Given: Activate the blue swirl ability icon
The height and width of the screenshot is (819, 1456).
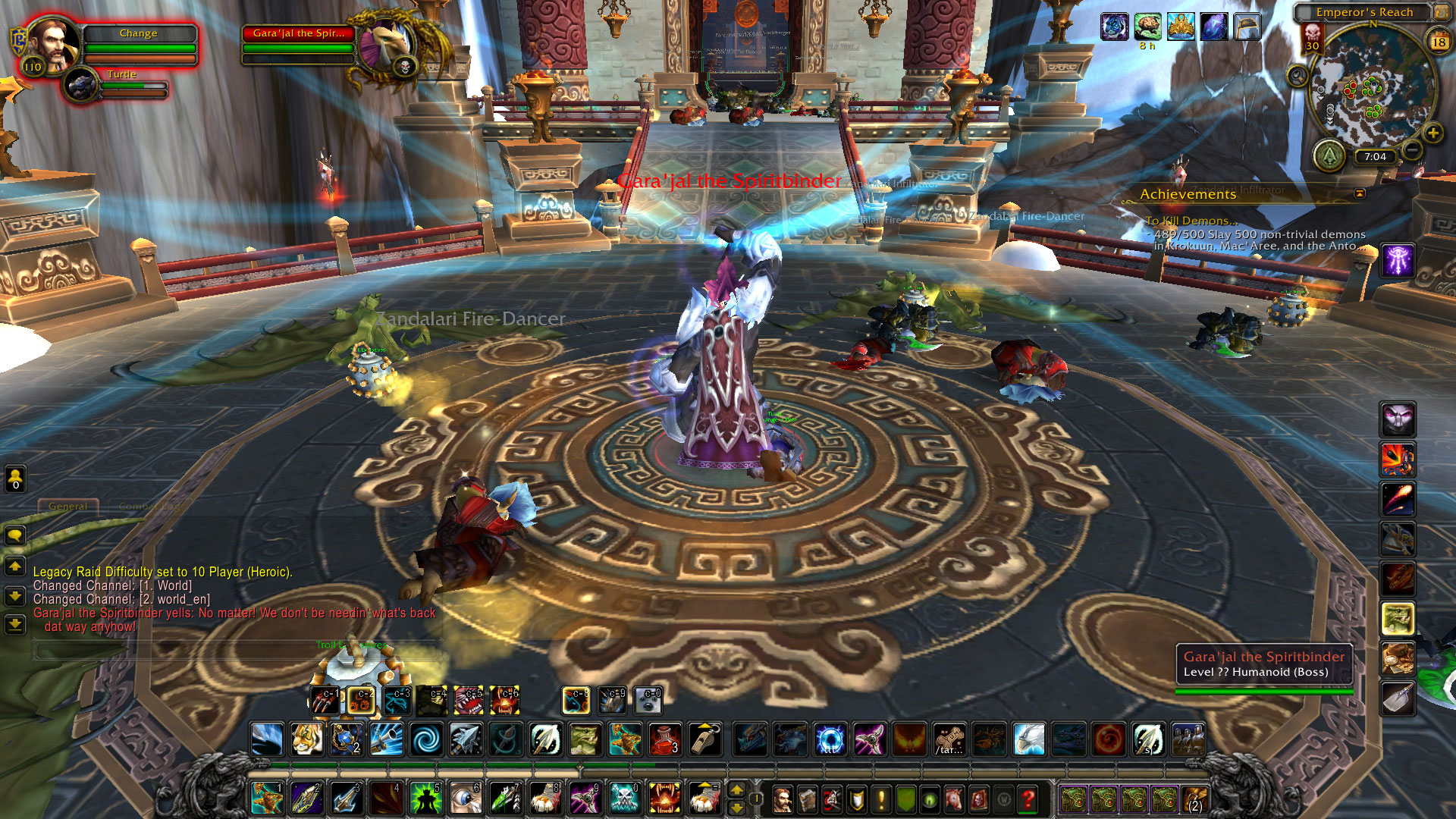Looking at the screenshot, I should point(426,739).
